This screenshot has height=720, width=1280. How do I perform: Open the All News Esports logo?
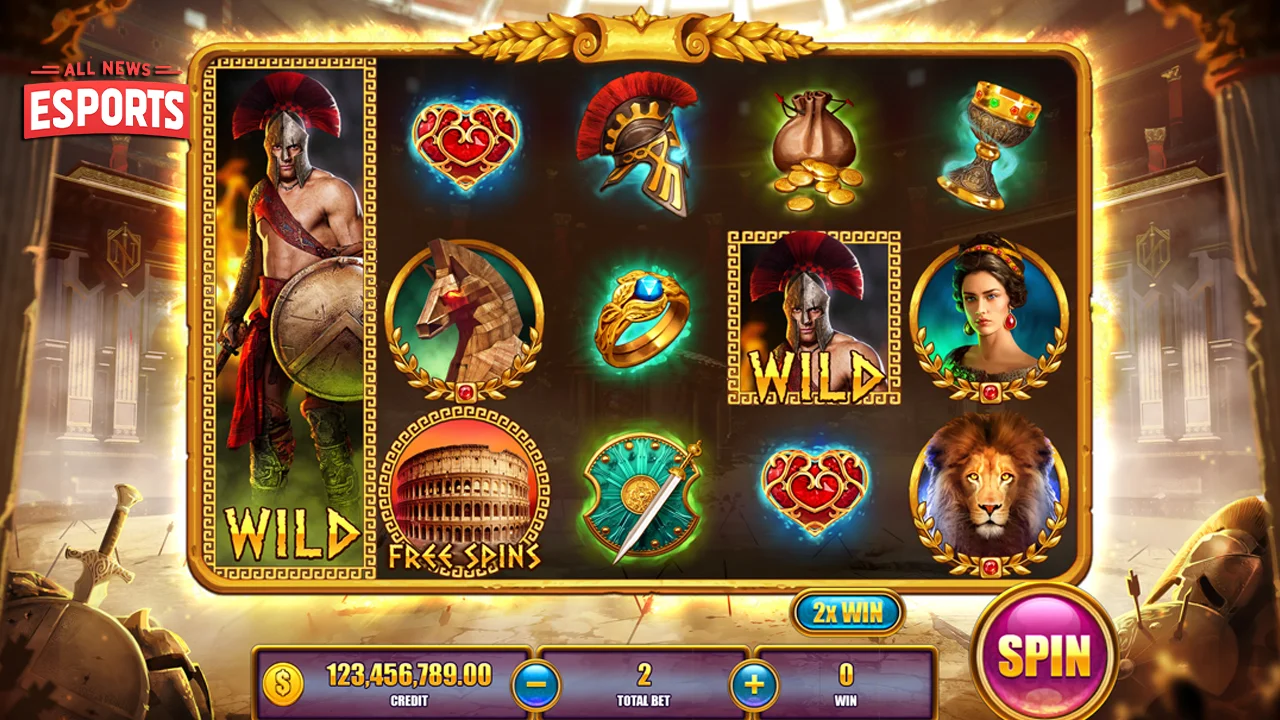coord(106,100)
